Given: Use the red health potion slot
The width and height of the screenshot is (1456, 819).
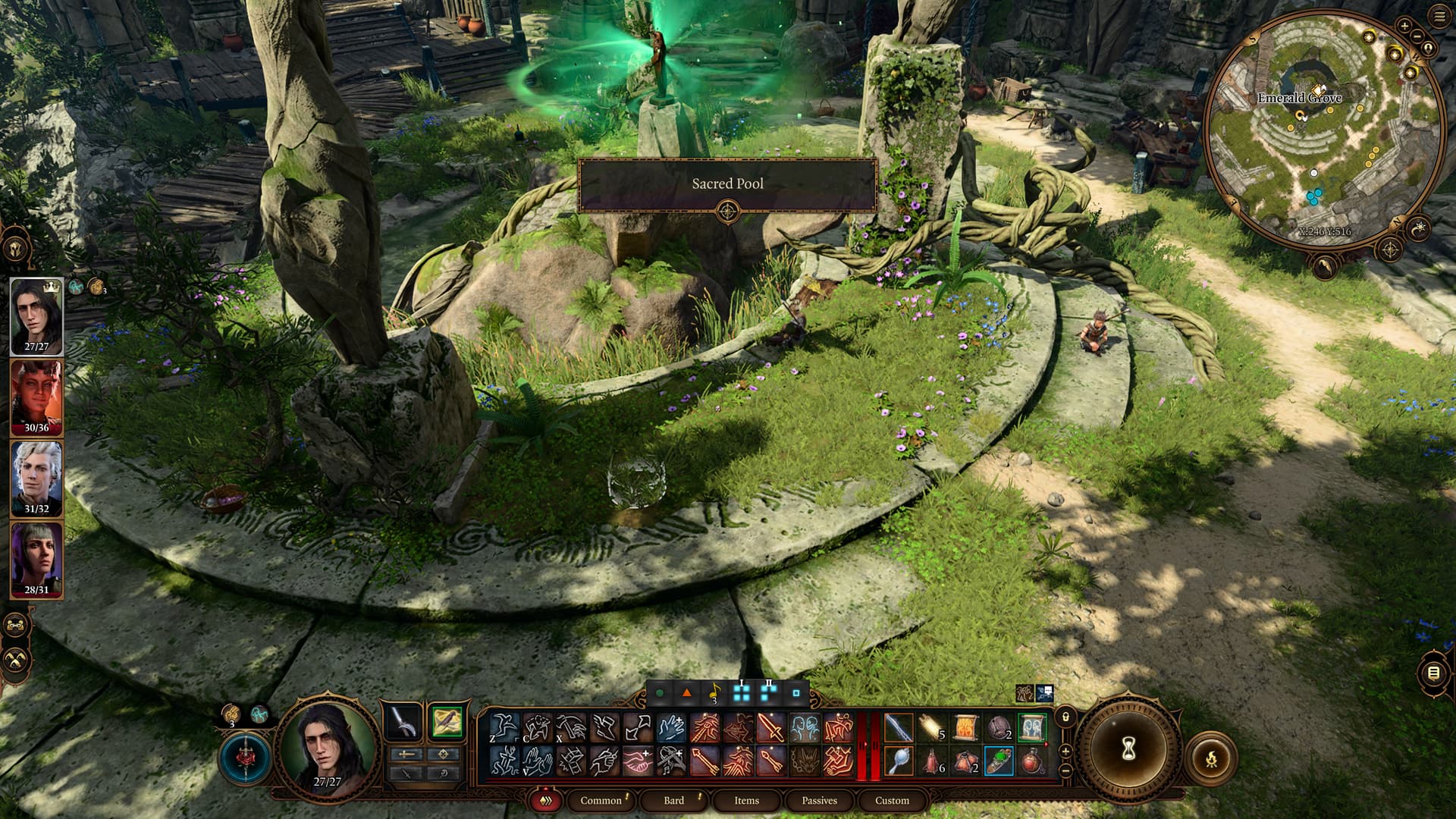Looking at the screenshot, I should pos(1032,761).
